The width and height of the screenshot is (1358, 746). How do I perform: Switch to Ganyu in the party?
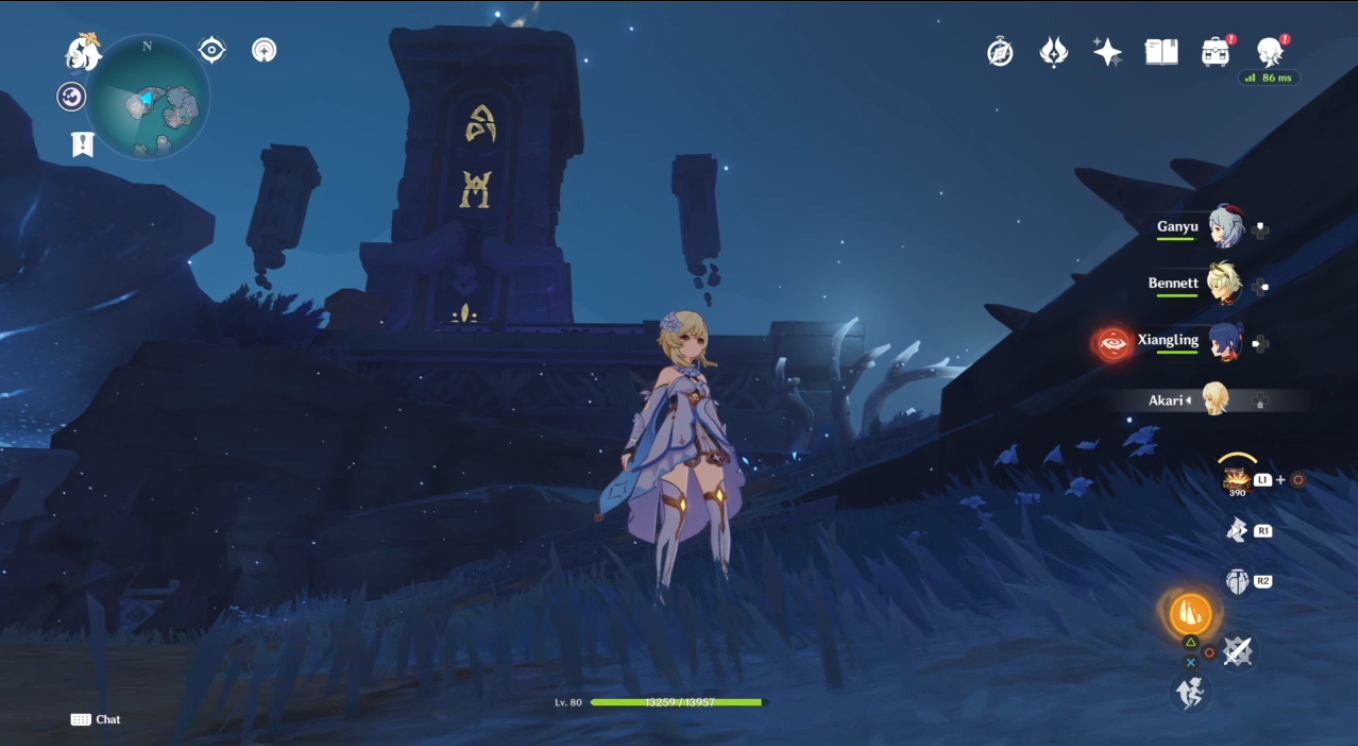pos(1224,228)
